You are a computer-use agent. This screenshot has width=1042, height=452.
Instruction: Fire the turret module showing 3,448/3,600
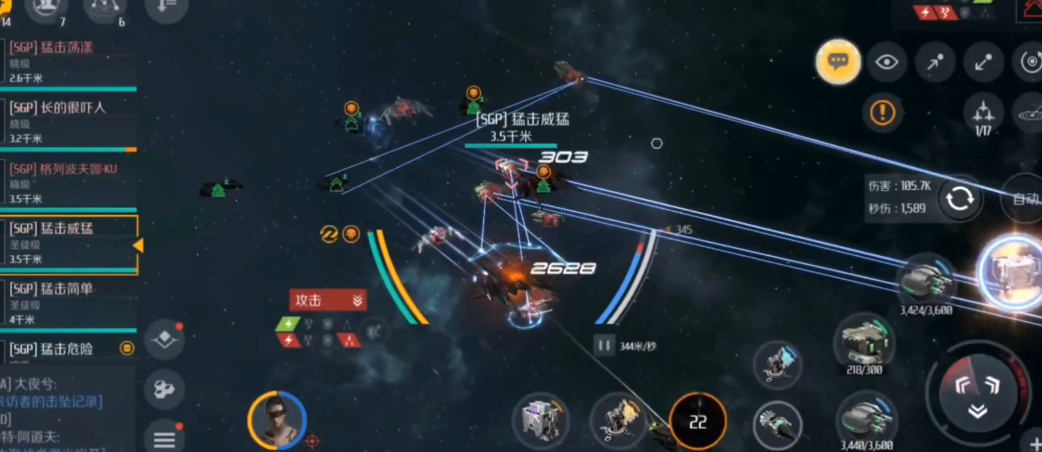pos(866,417)
